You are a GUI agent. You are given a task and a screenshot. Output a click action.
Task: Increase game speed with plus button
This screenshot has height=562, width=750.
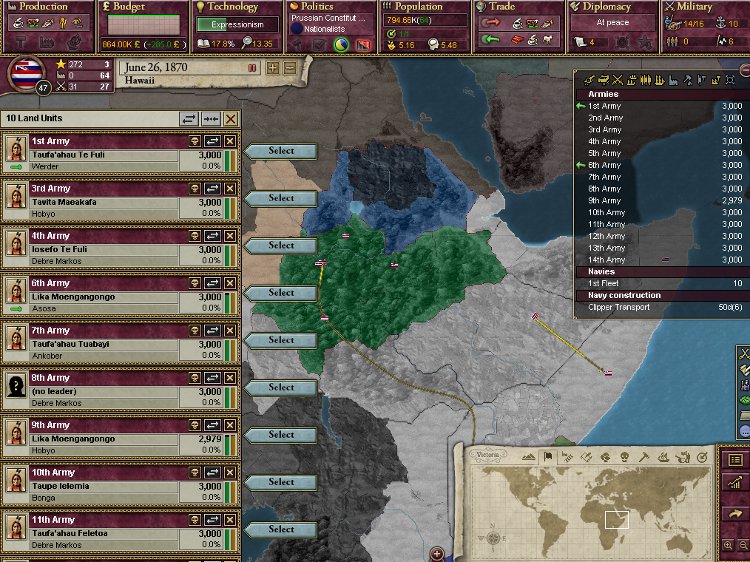273,68
